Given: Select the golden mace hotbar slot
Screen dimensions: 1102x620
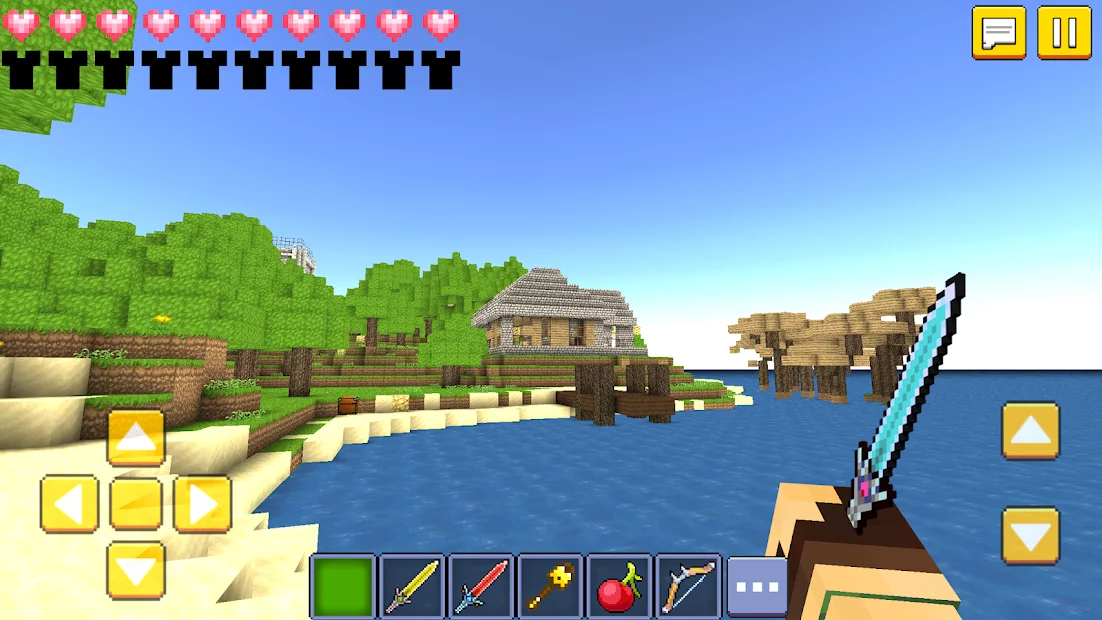Looking at the screenshot, I should pos(550,587).
